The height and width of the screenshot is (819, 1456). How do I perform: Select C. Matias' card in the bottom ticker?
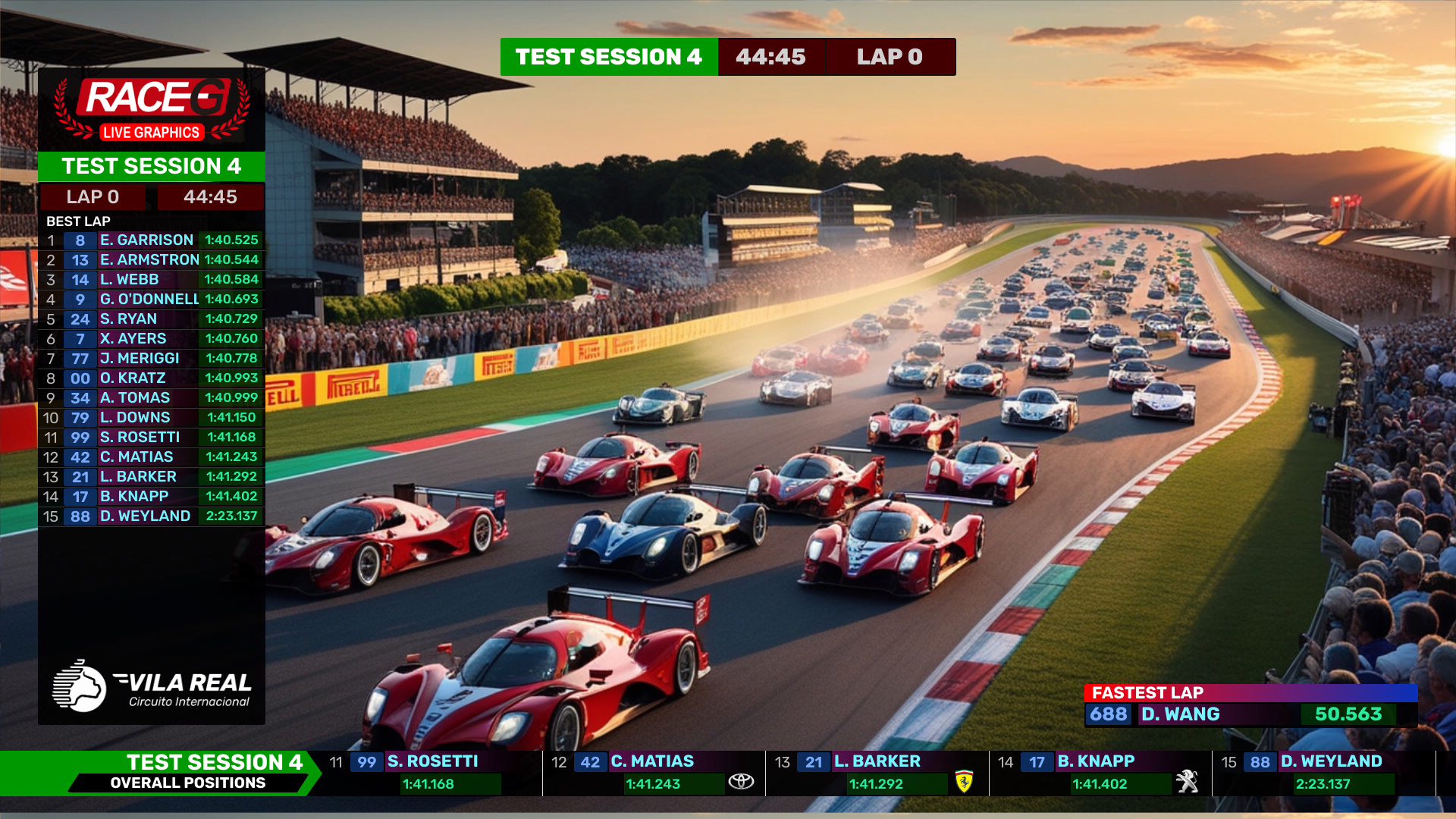[654, 773]
